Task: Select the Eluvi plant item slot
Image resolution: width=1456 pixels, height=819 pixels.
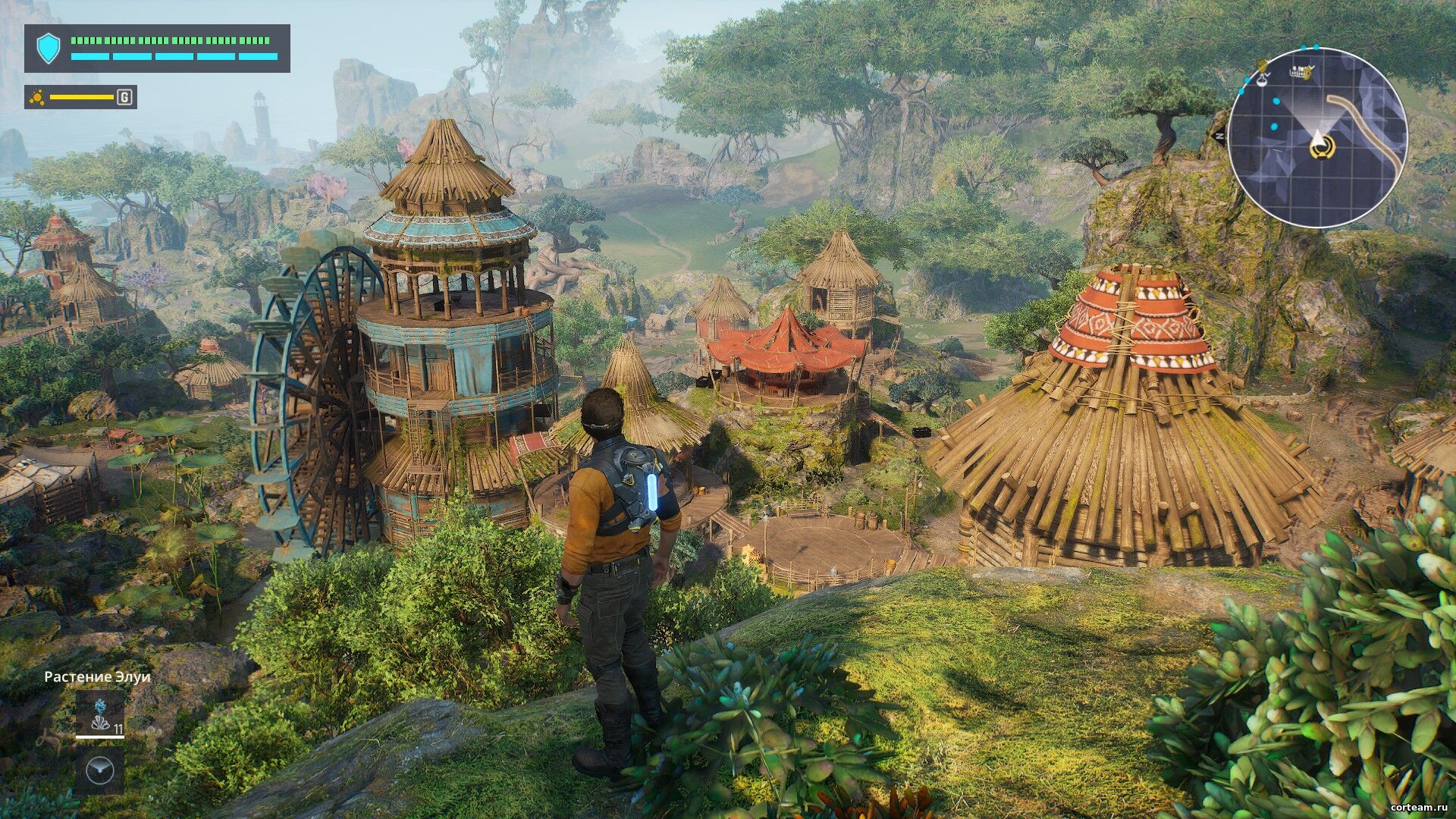Action: 100,714
